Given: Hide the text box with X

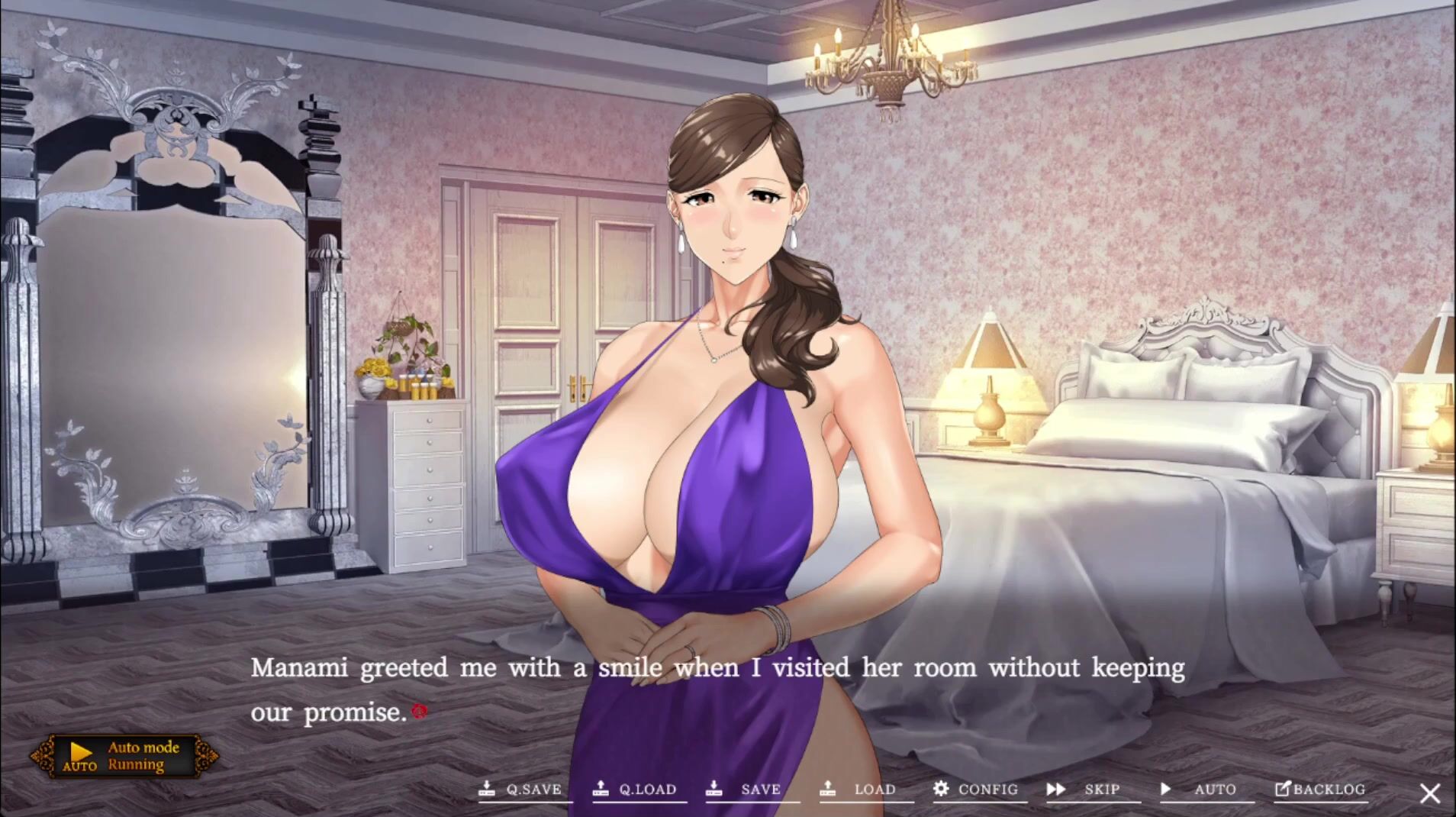Looking at the screenshot, I should point(1430,793).
